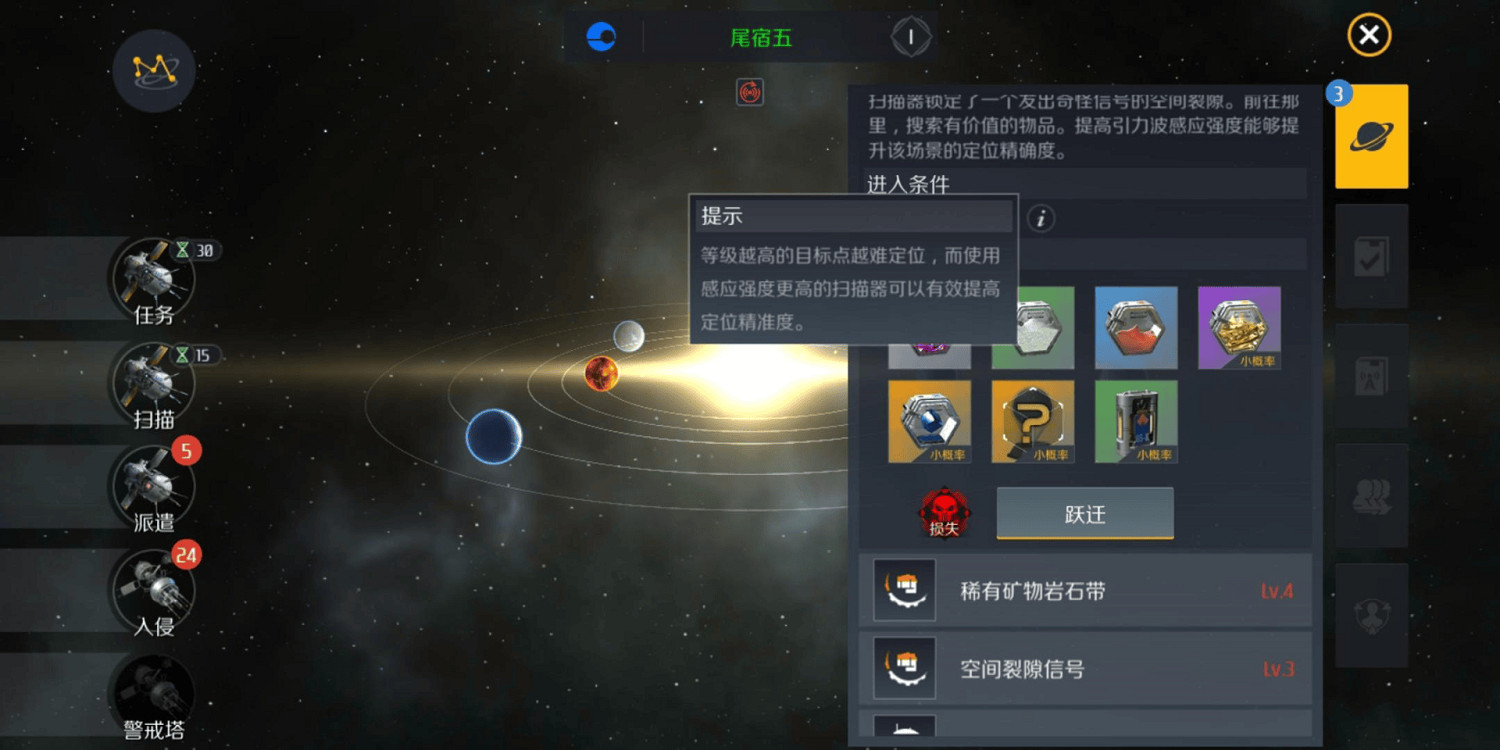Open the galaxy map icon top left
The width and height of the screenshot is (1500, 750).
(153, 71)
